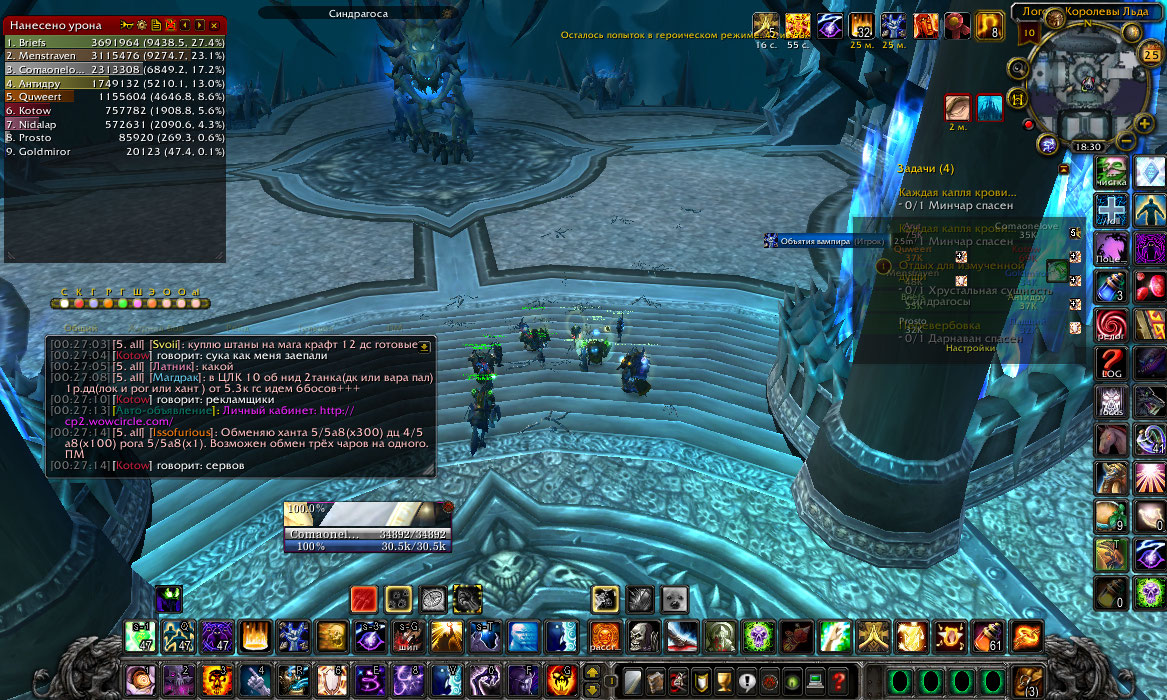
Task: Collapse the Задачи quest tracker
Action: click(x=1063, y=170)
